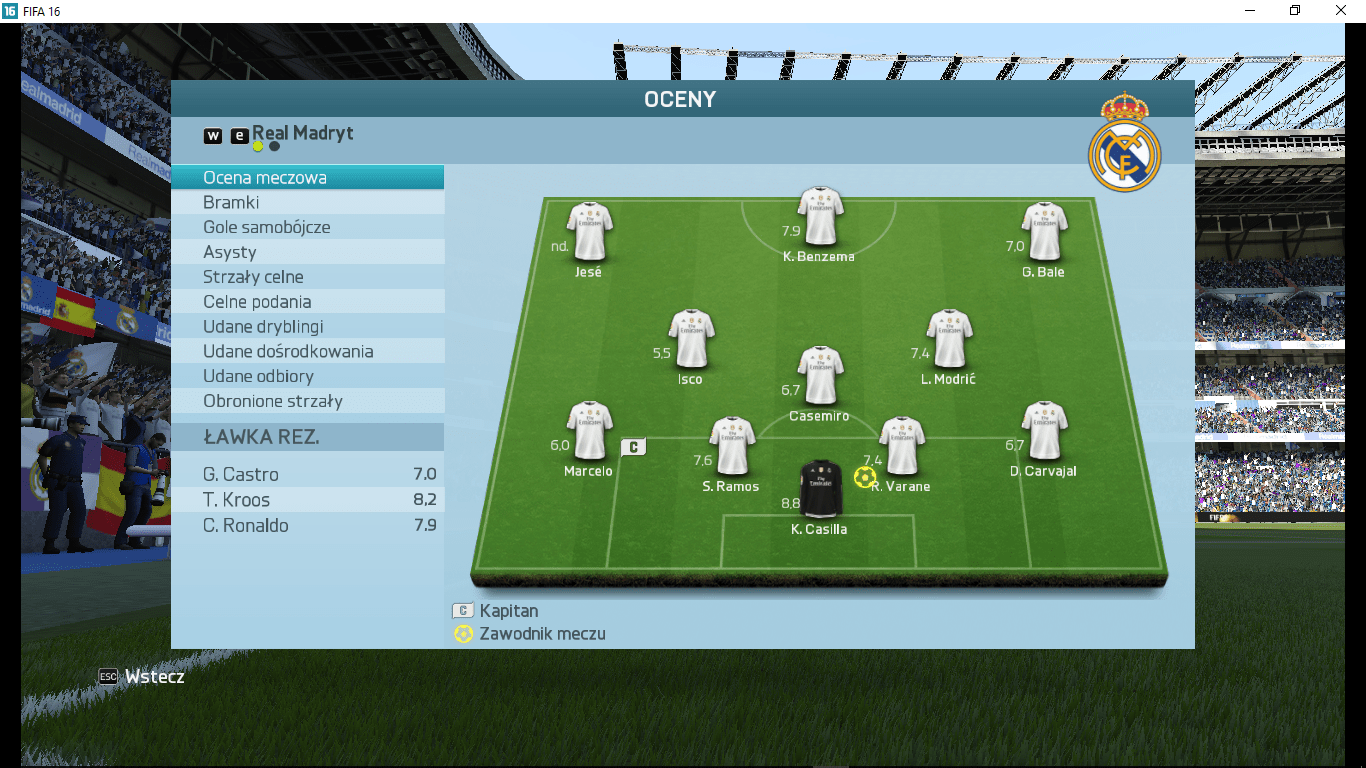
Task: Select G. Bale on the formation
Action: [1044, 232]
